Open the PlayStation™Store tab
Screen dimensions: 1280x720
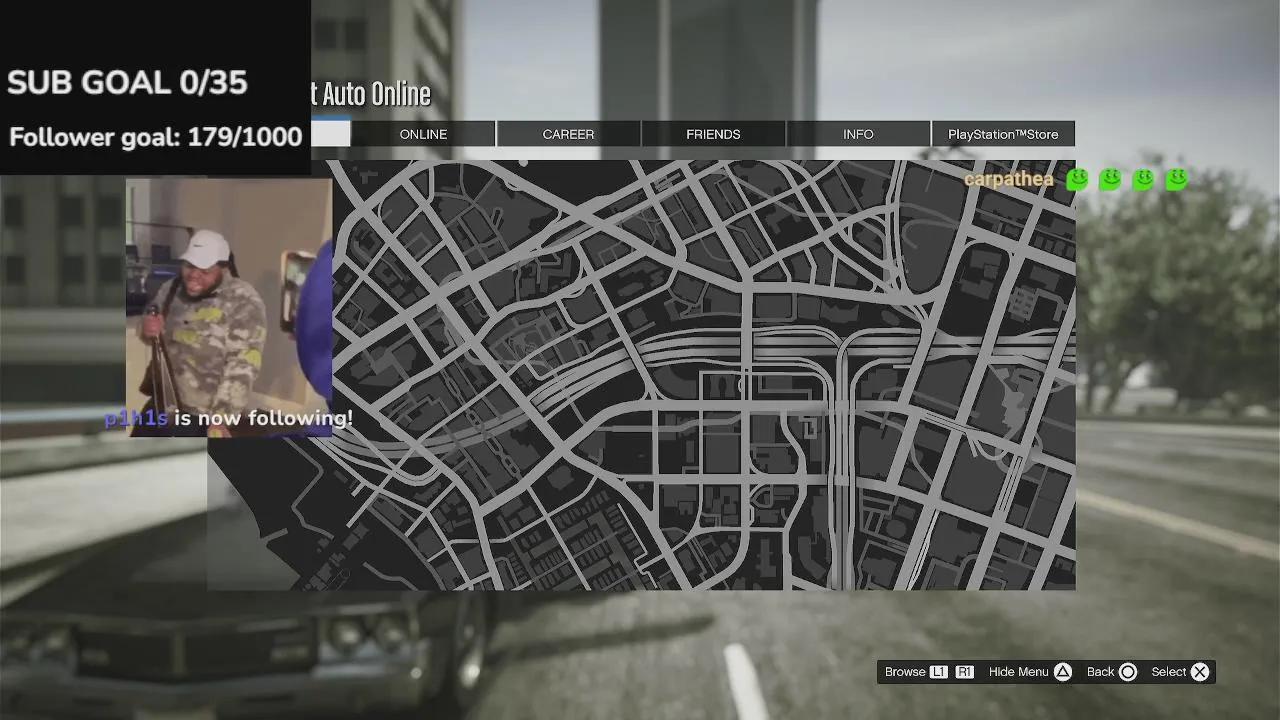[1003, 134]
